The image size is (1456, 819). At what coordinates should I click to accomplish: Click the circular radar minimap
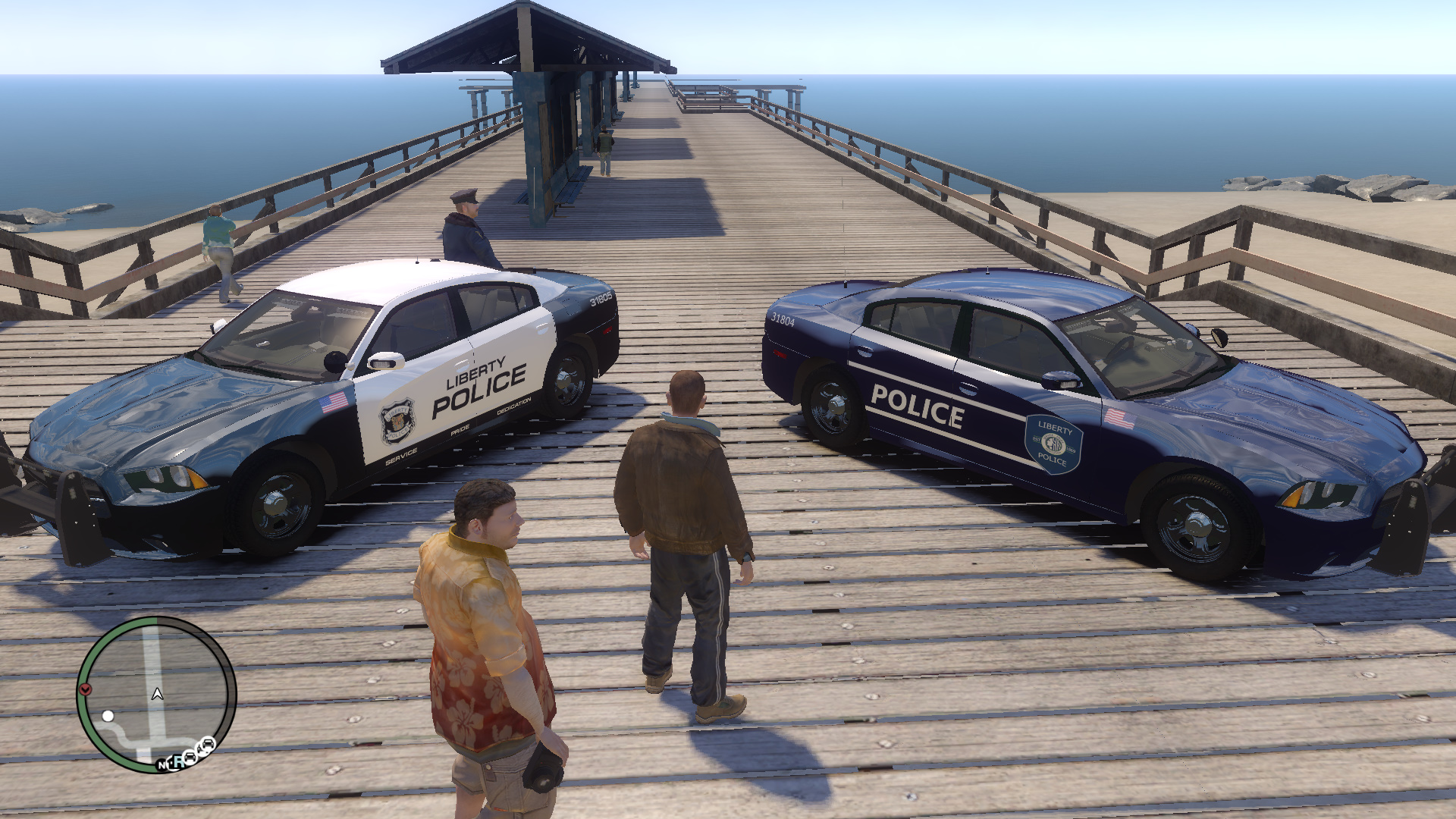click(157, 695)
